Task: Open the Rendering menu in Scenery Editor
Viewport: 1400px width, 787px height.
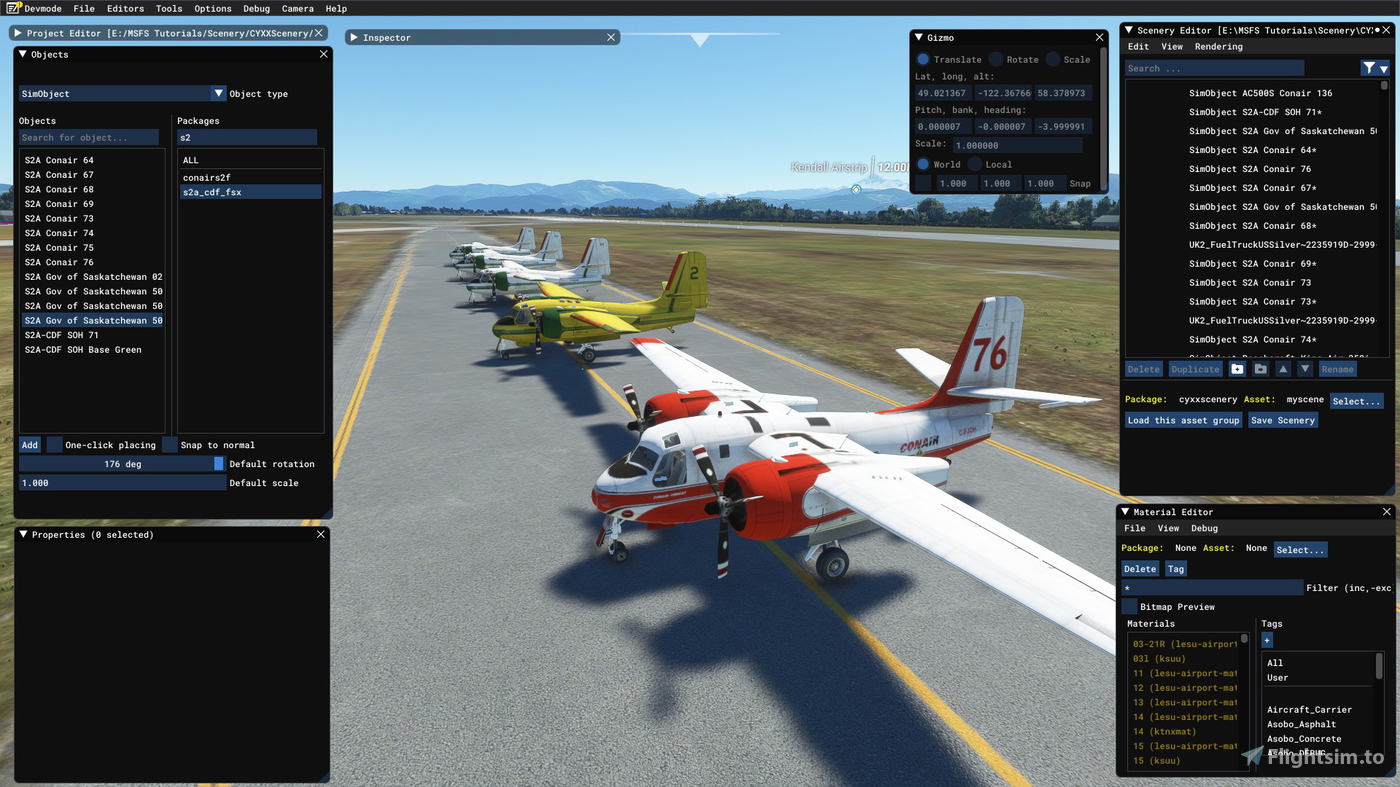Action: pyautogui.click(x=1218, y=46)
